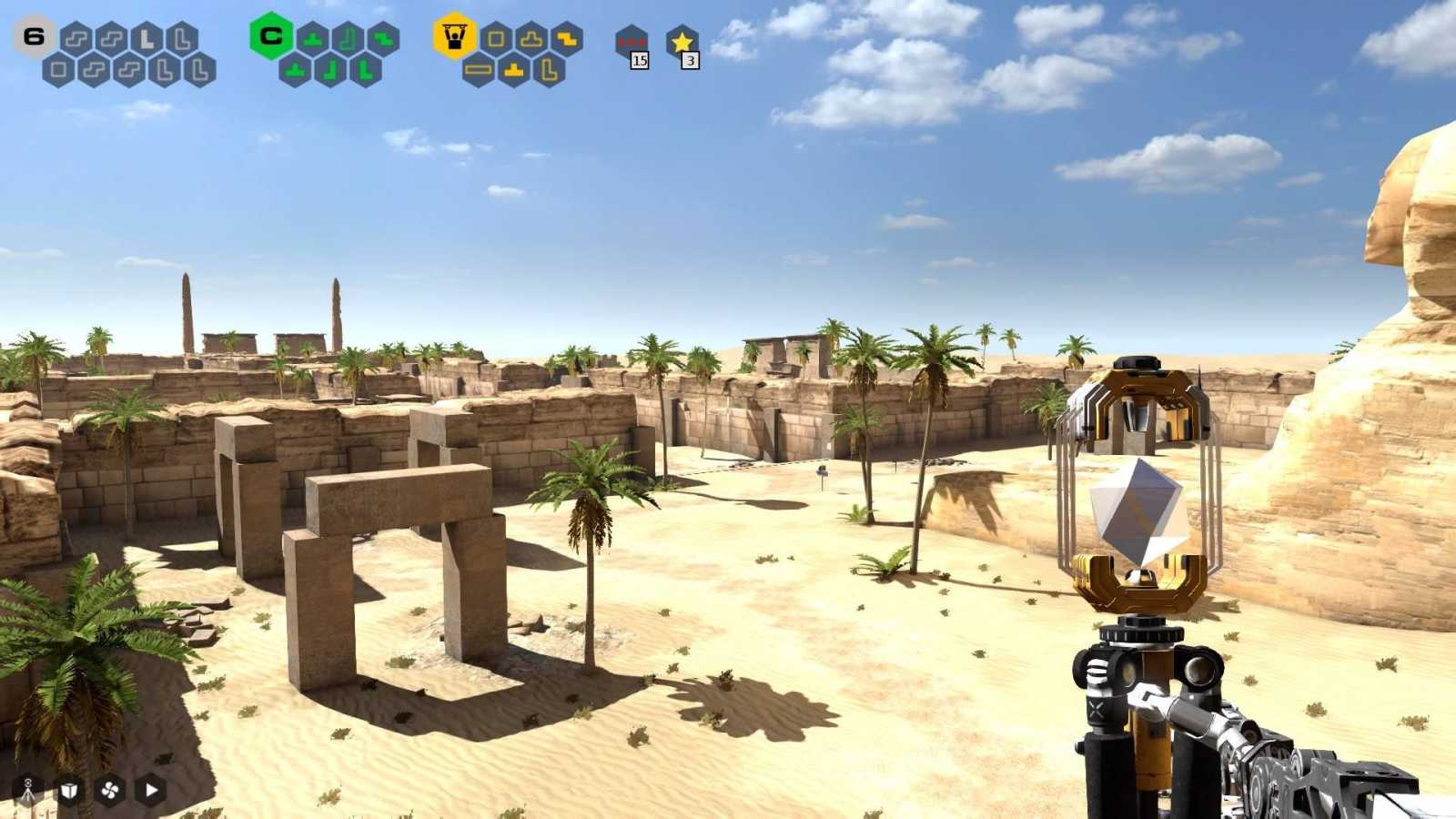Select the green T-shaped sigil hexagon

312,39
